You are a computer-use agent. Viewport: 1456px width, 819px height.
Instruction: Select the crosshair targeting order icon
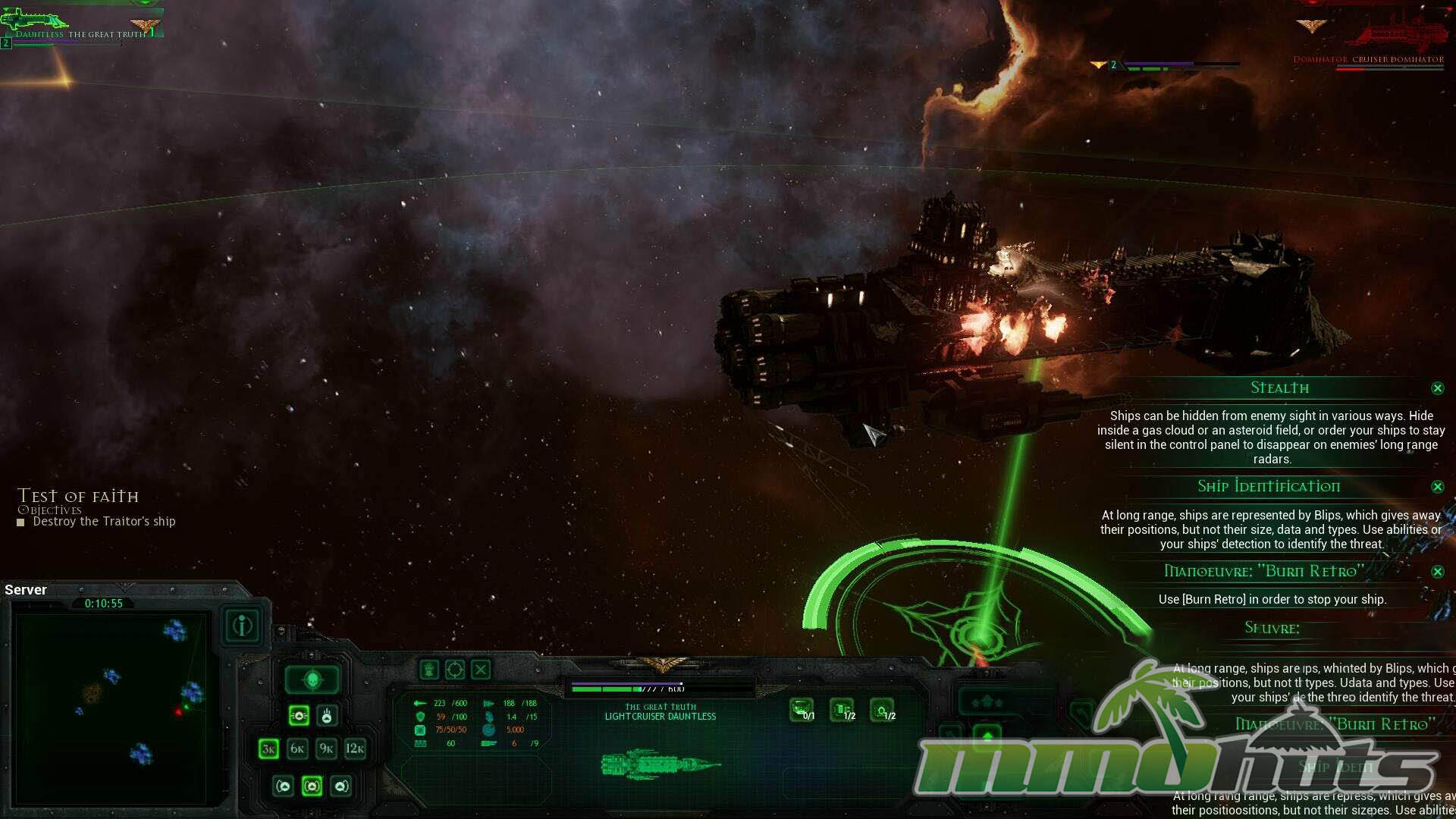[x=455, y=670]
